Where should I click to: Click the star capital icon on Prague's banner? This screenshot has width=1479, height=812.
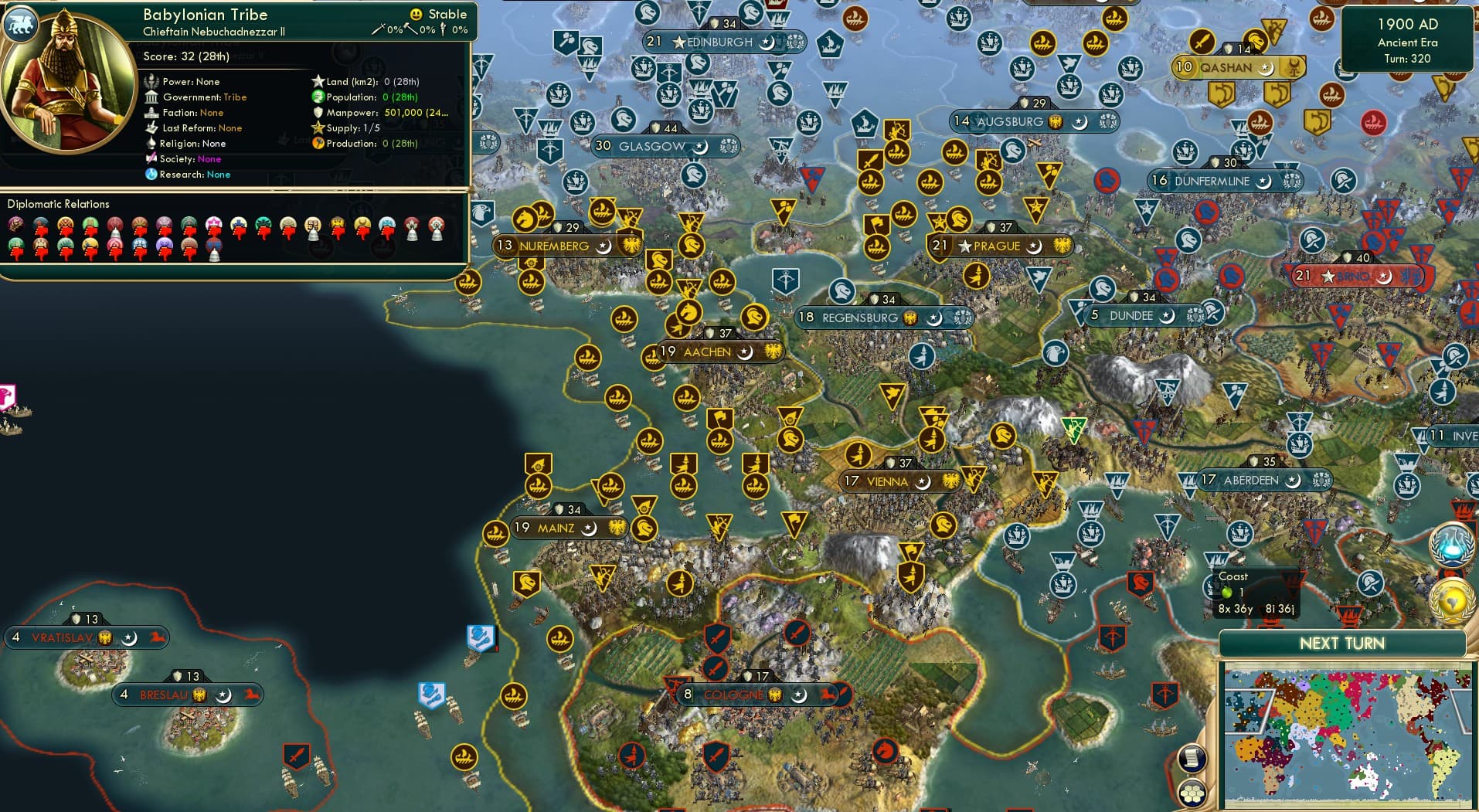pos(964,247)
